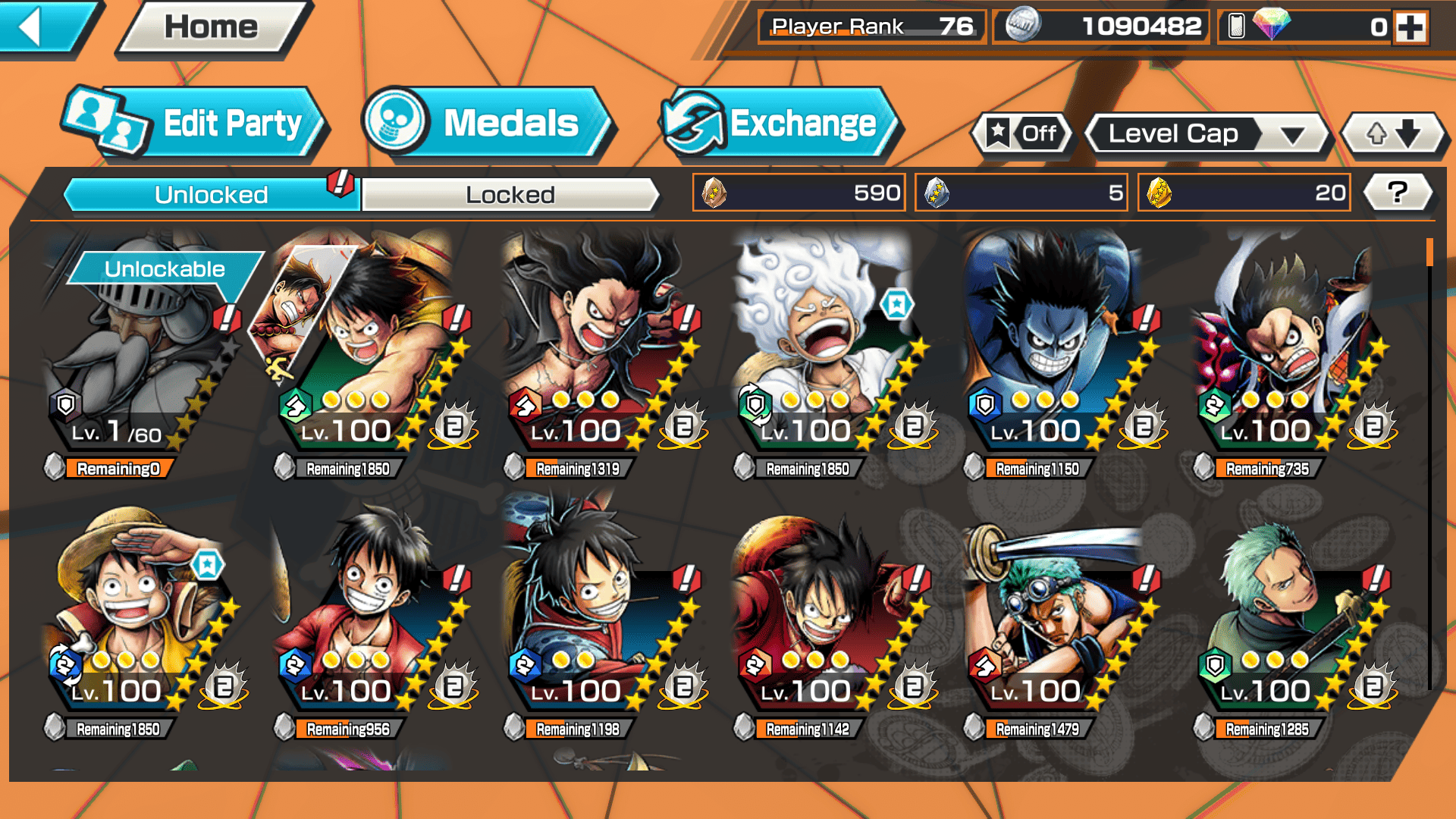1456x819 pixels.
Task: Open the Edit Party menu
Action: 194,124
